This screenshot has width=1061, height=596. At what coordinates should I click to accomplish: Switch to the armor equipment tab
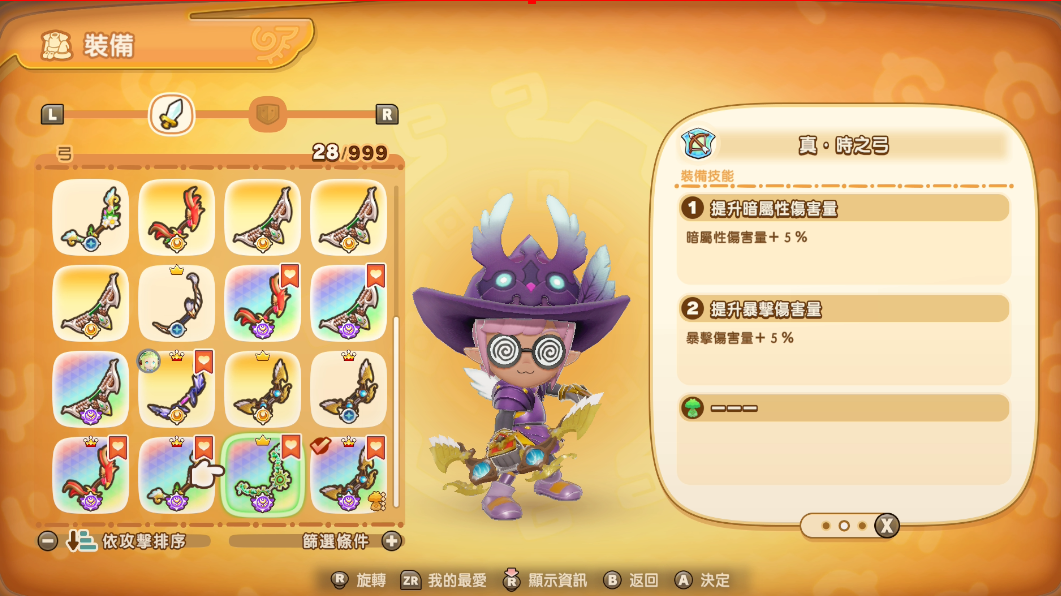[x=266, y=114]
